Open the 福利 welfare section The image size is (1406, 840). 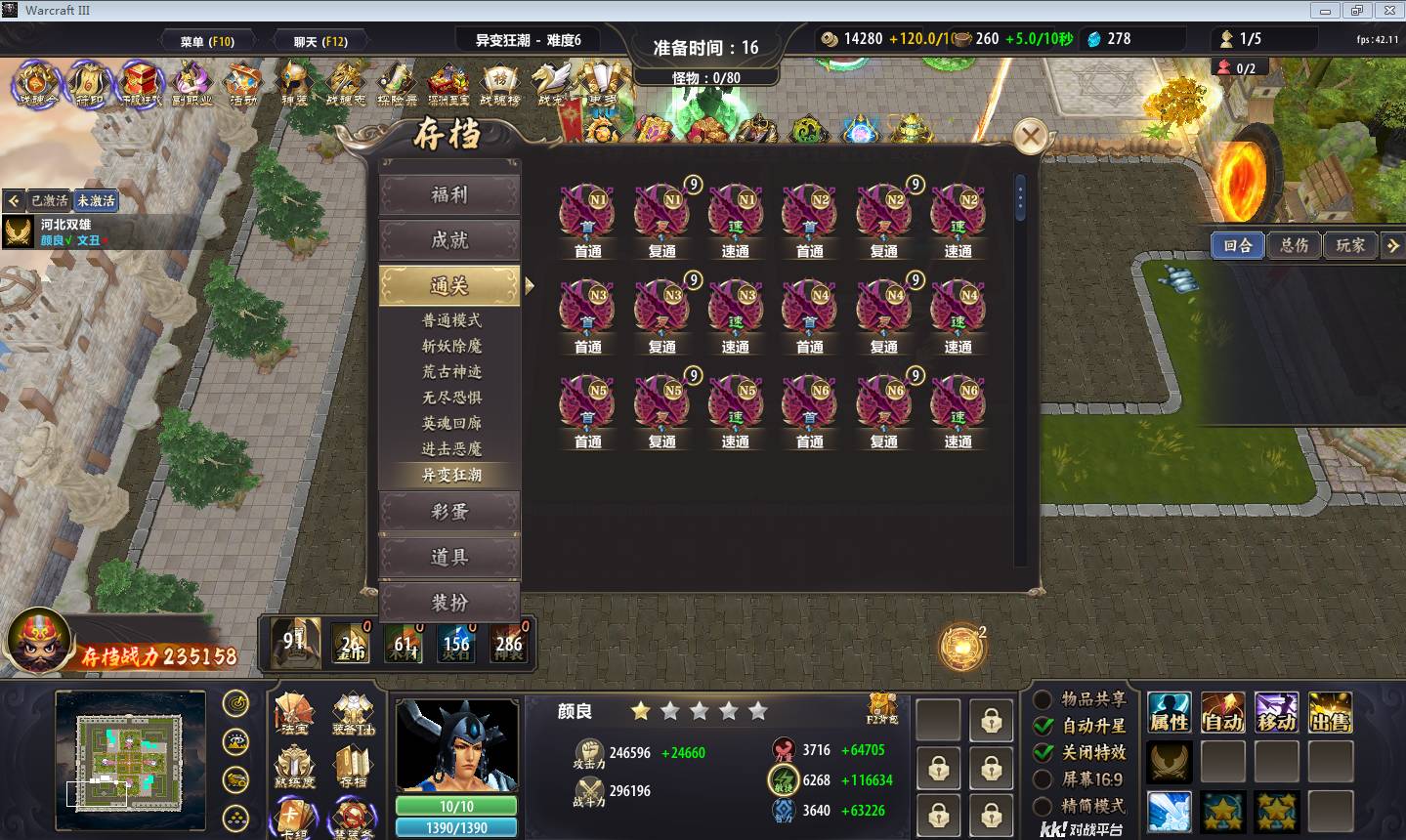pos(449,195)
